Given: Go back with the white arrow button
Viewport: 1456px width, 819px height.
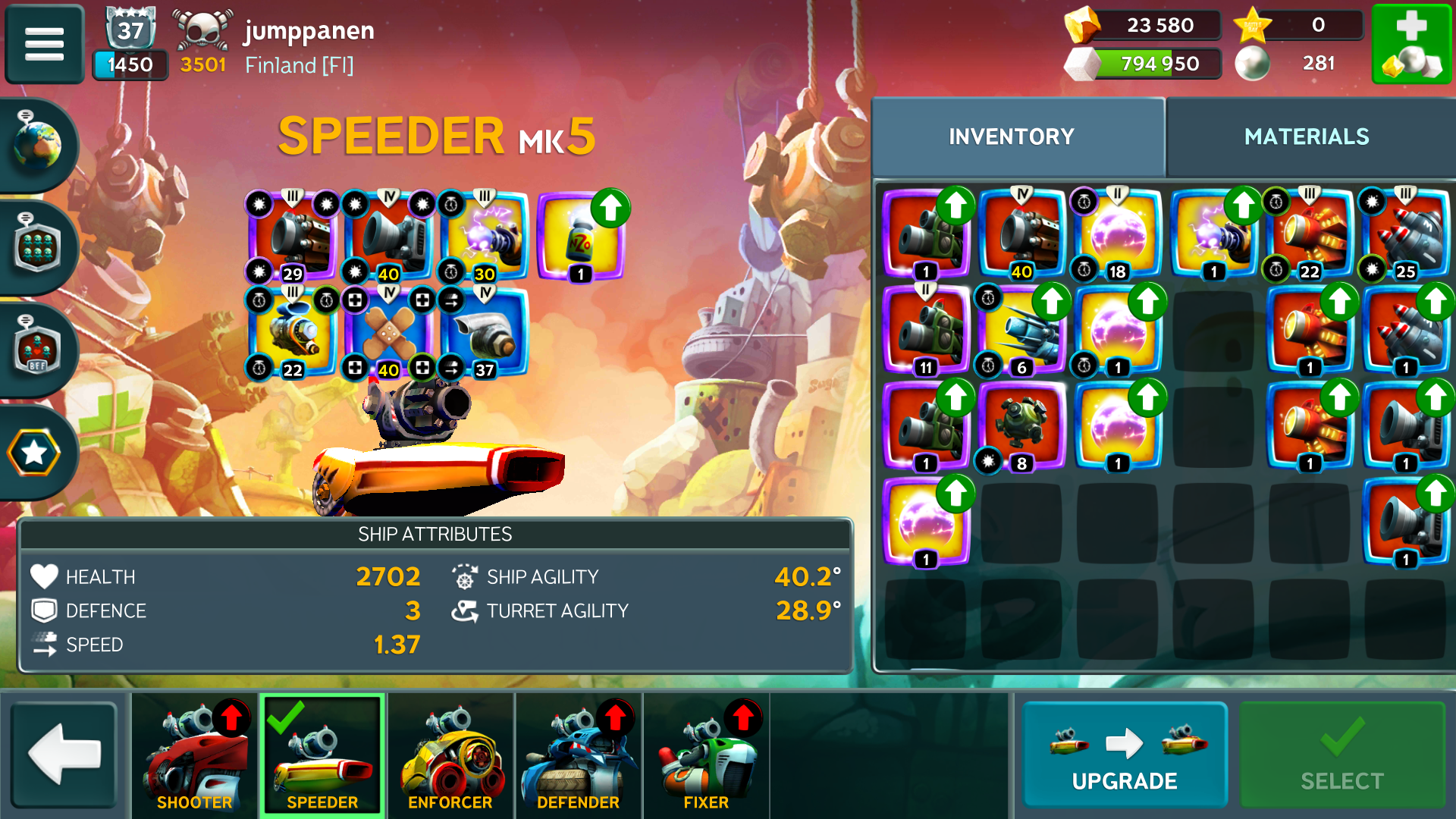Looking at the screenshot, I should (64, 755).
